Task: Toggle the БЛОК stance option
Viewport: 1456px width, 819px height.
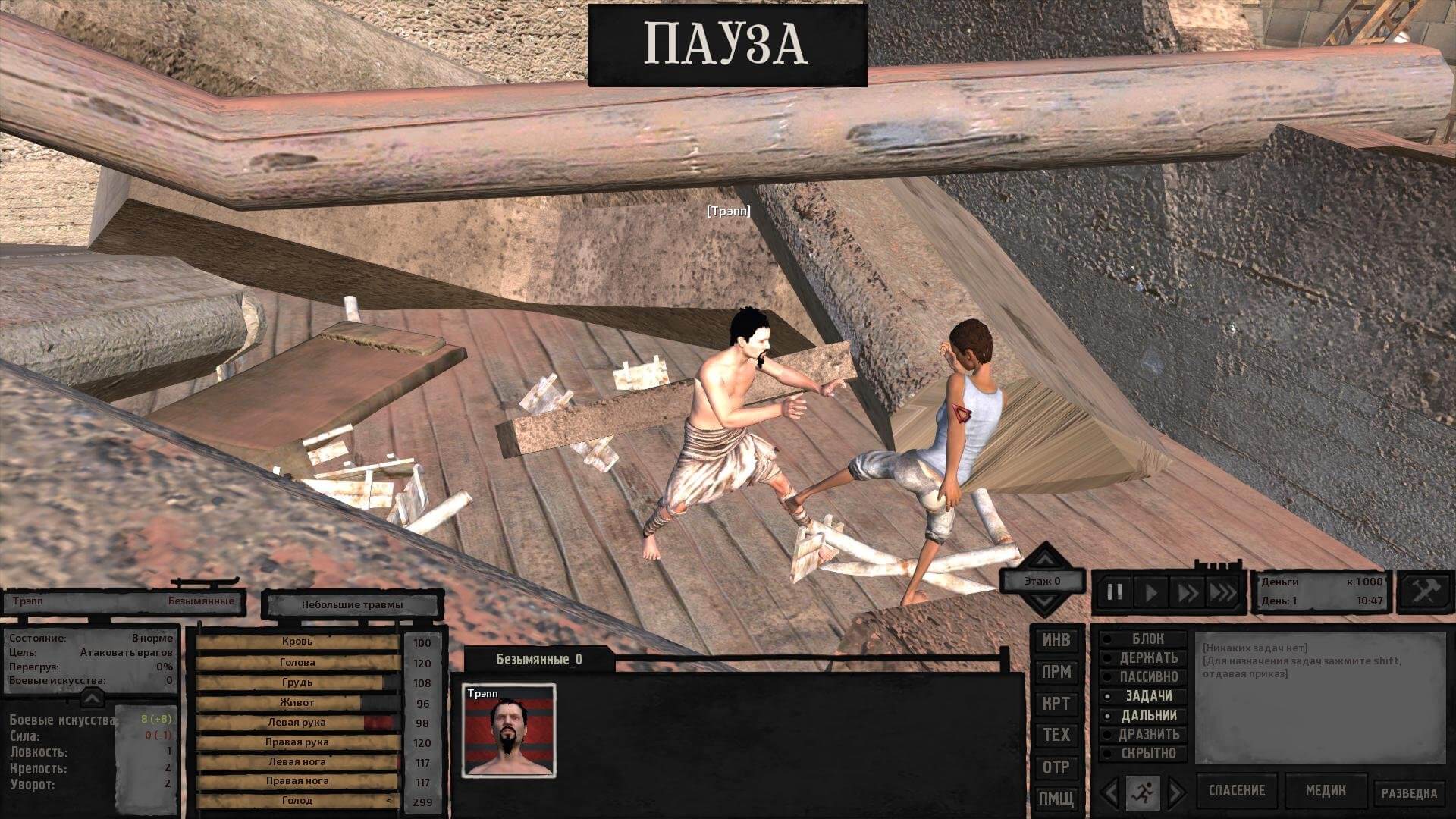Action: pos(1147,639)
